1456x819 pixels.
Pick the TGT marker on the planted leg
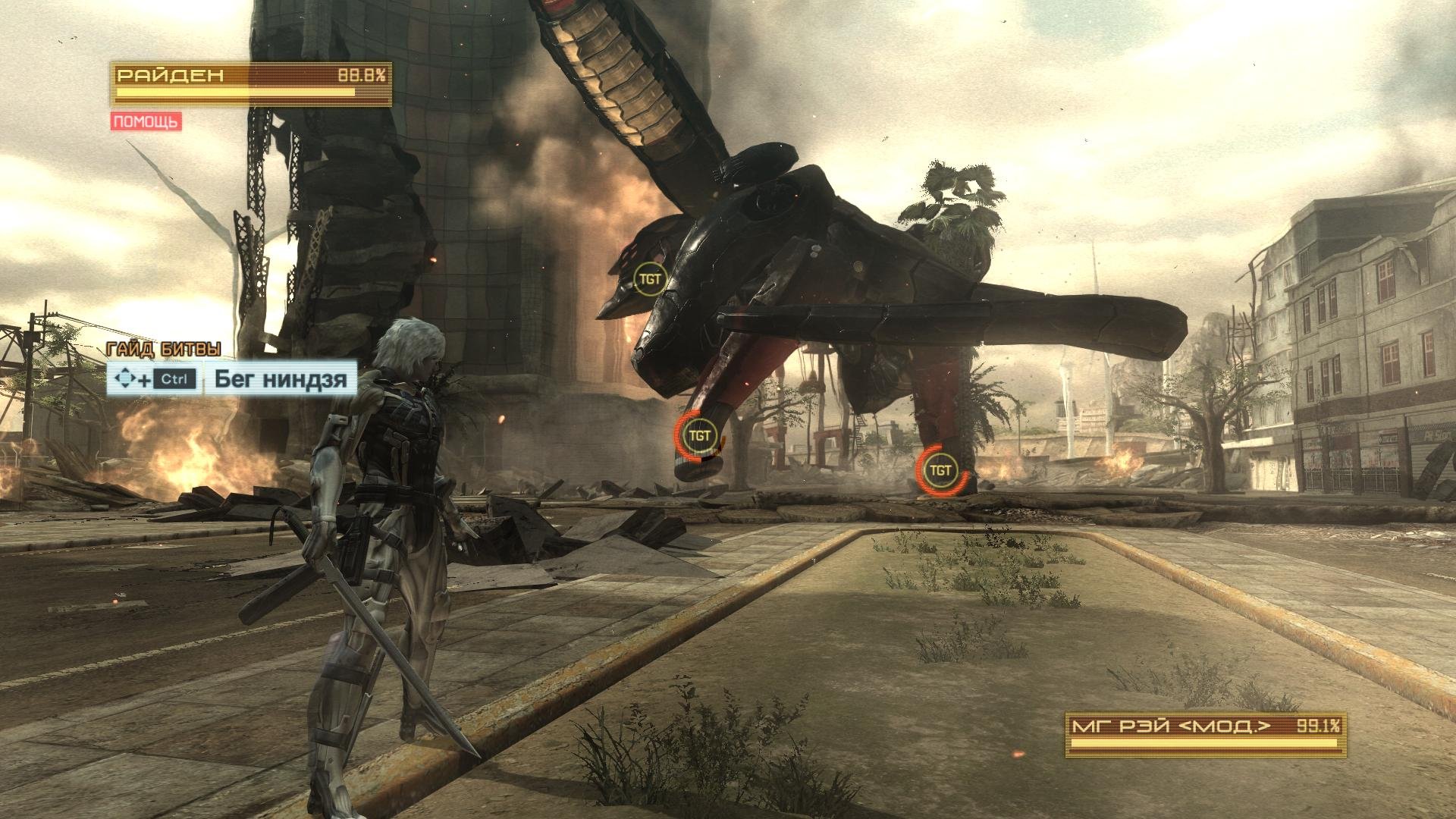point(940,470)
